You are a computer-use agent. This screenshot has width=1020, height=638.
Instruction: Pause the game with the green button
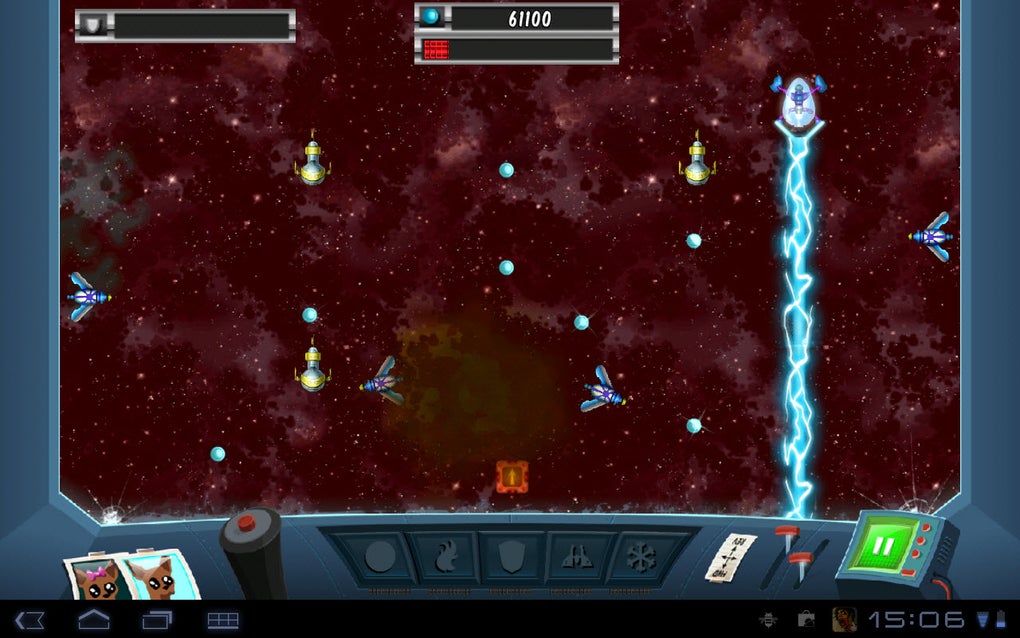[884, 547]
